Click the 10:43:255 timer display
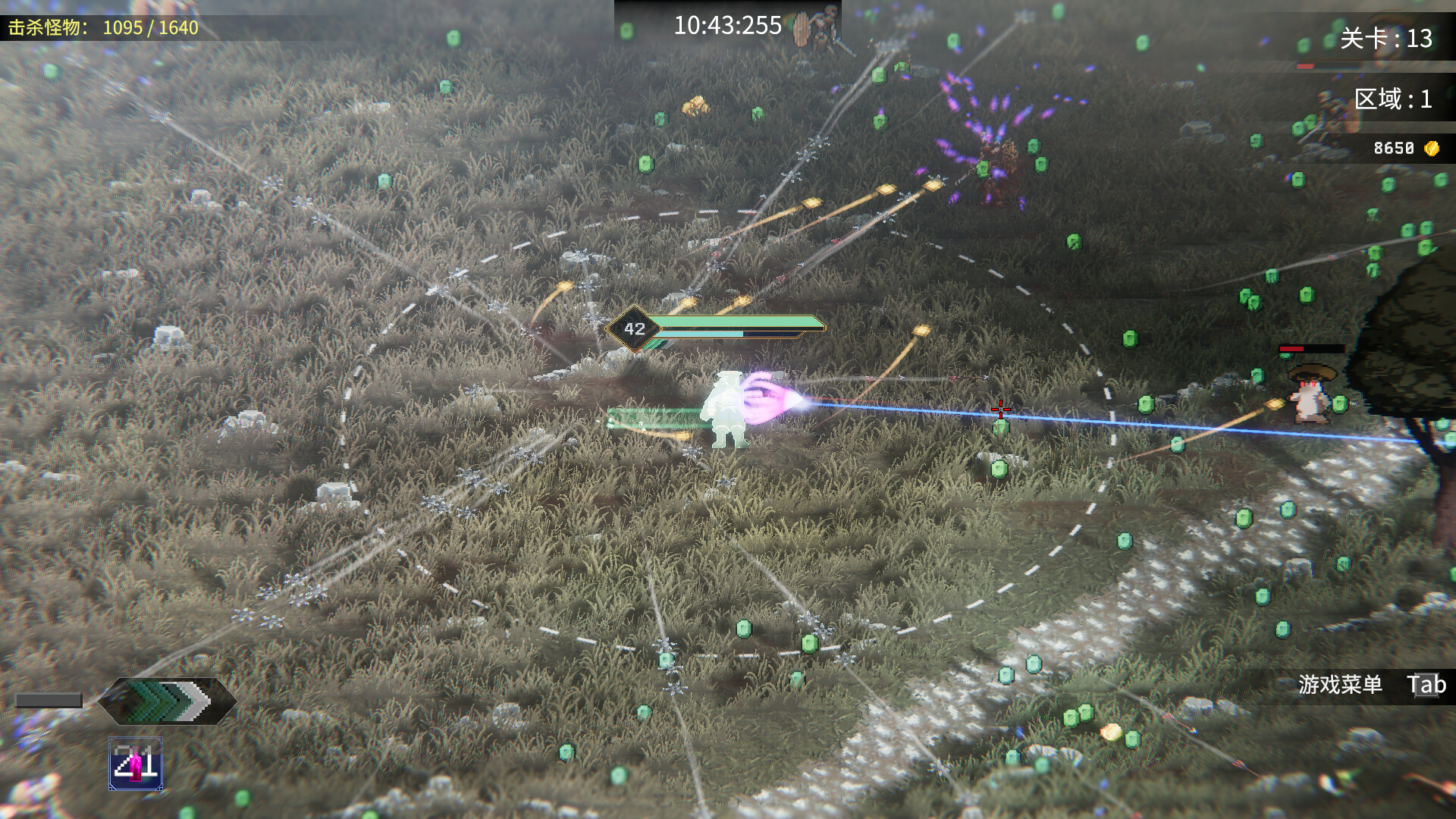 pyautogui.click(x=726, y=25)
